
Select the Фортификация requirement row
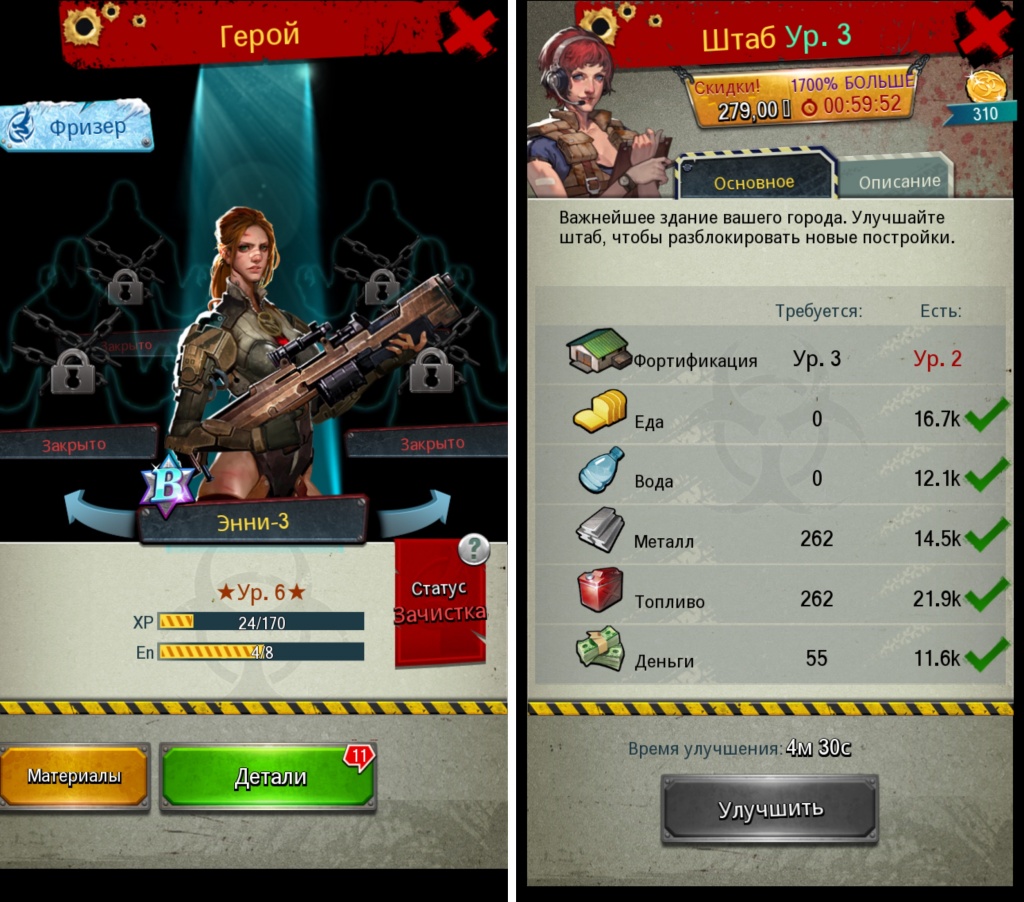(768, 358)
